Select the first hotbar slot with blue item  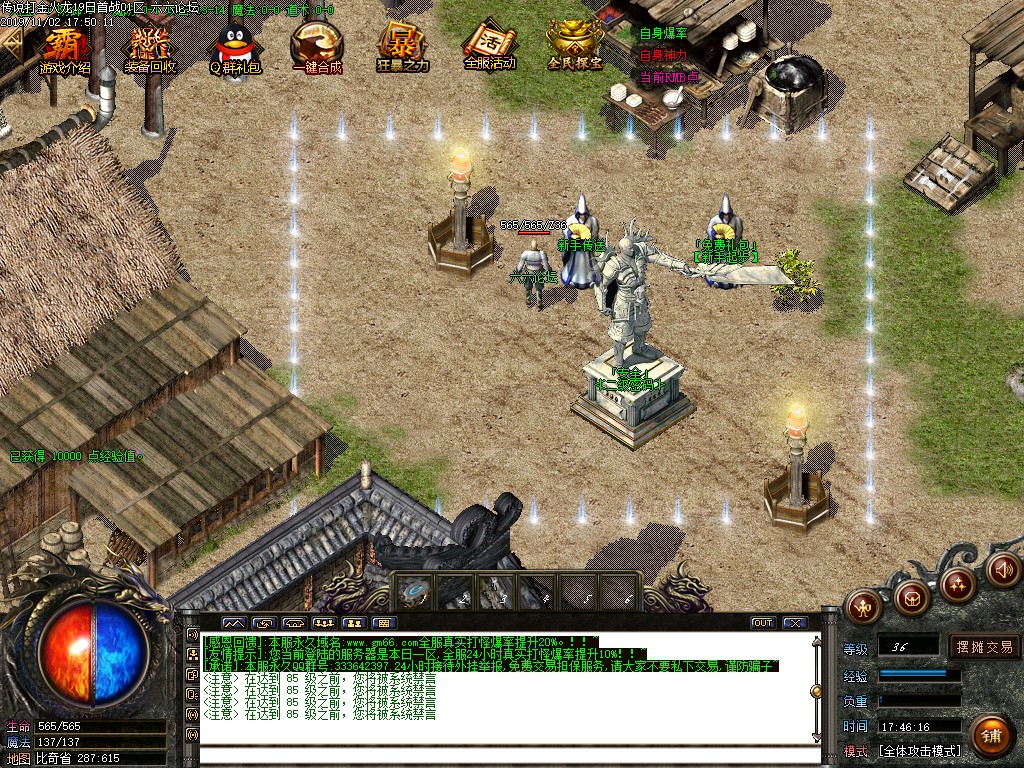[413, 591]
